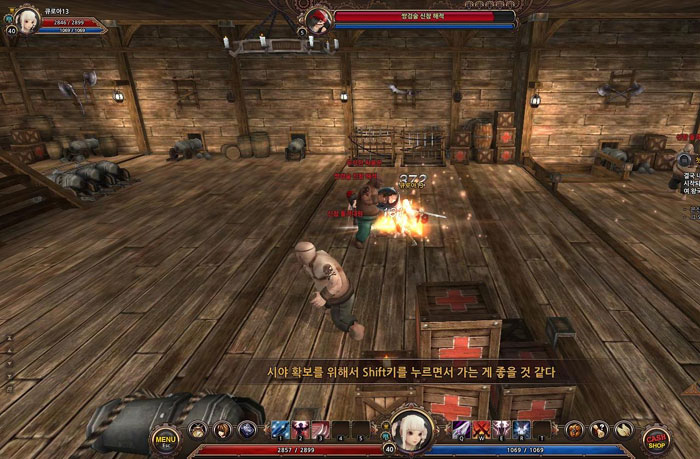
Task: Click the red-bandana enemy target portrait
Action: [x=319, y=19]
